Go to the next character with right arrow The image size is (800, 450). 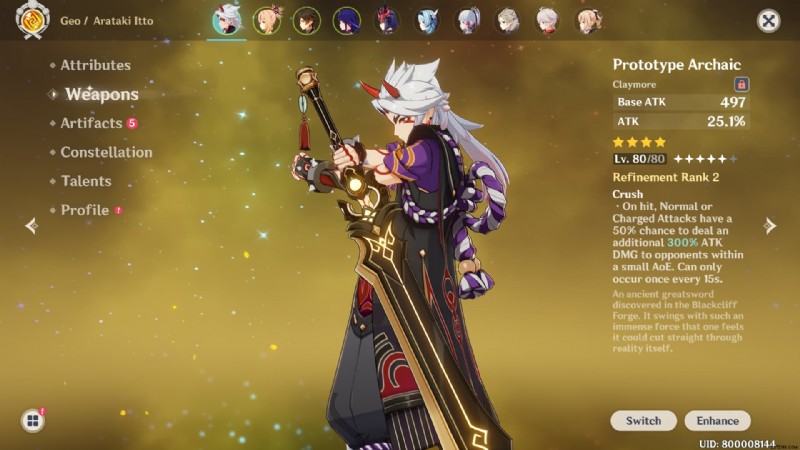770,226
